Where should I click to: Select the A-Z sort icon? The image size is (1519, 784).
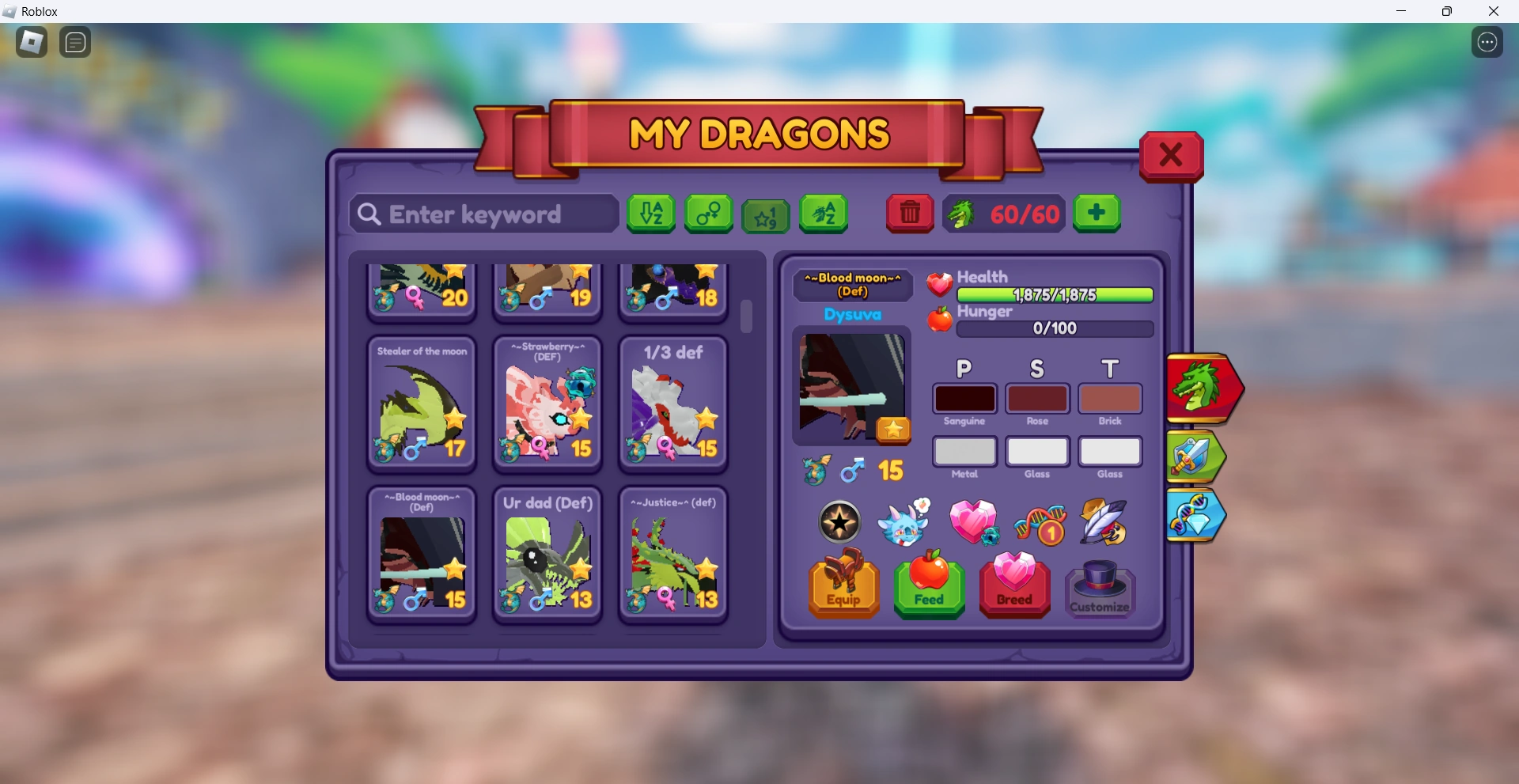(650, 214)
